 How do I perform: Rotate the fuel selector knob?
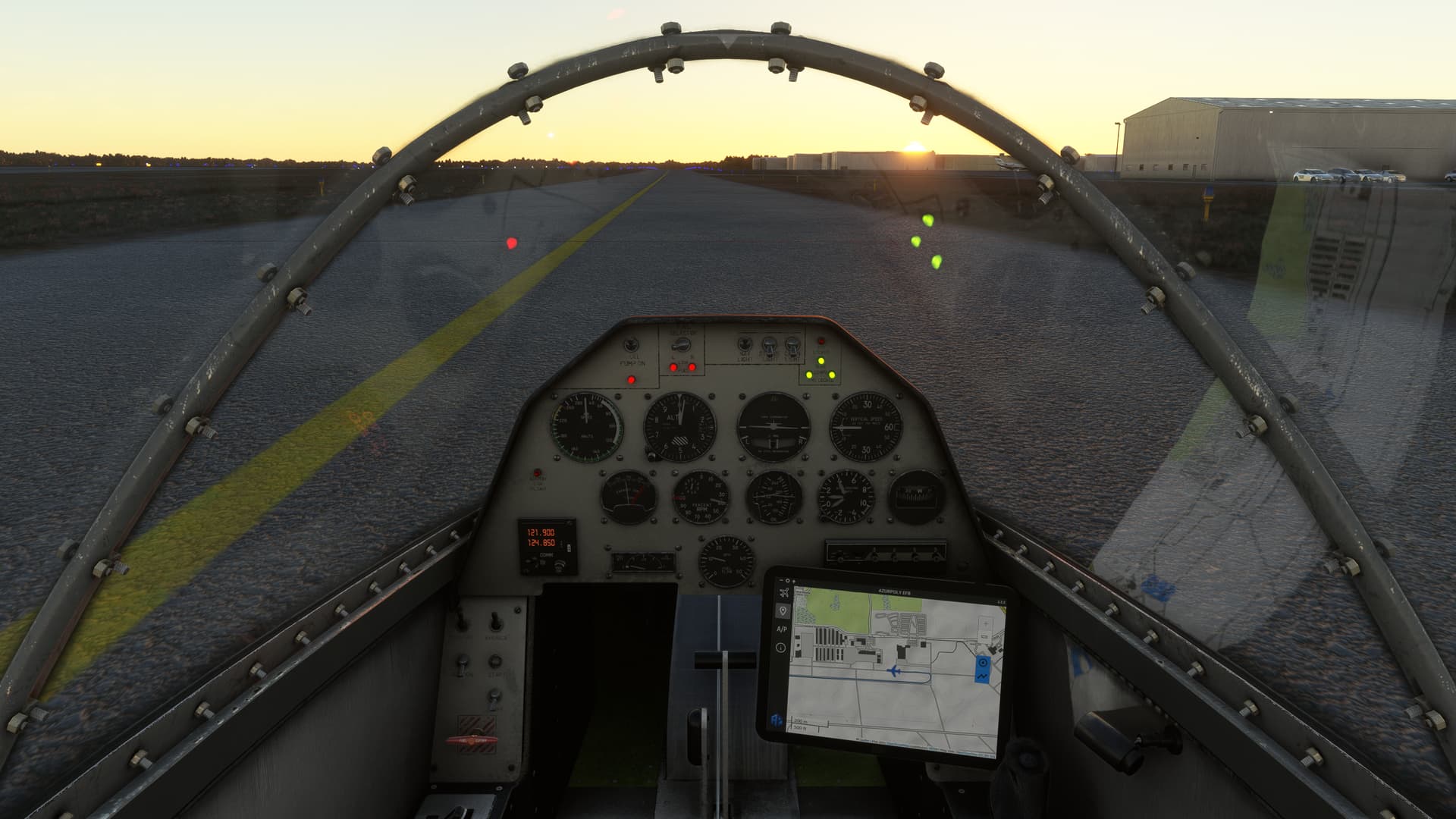[681, 346]
